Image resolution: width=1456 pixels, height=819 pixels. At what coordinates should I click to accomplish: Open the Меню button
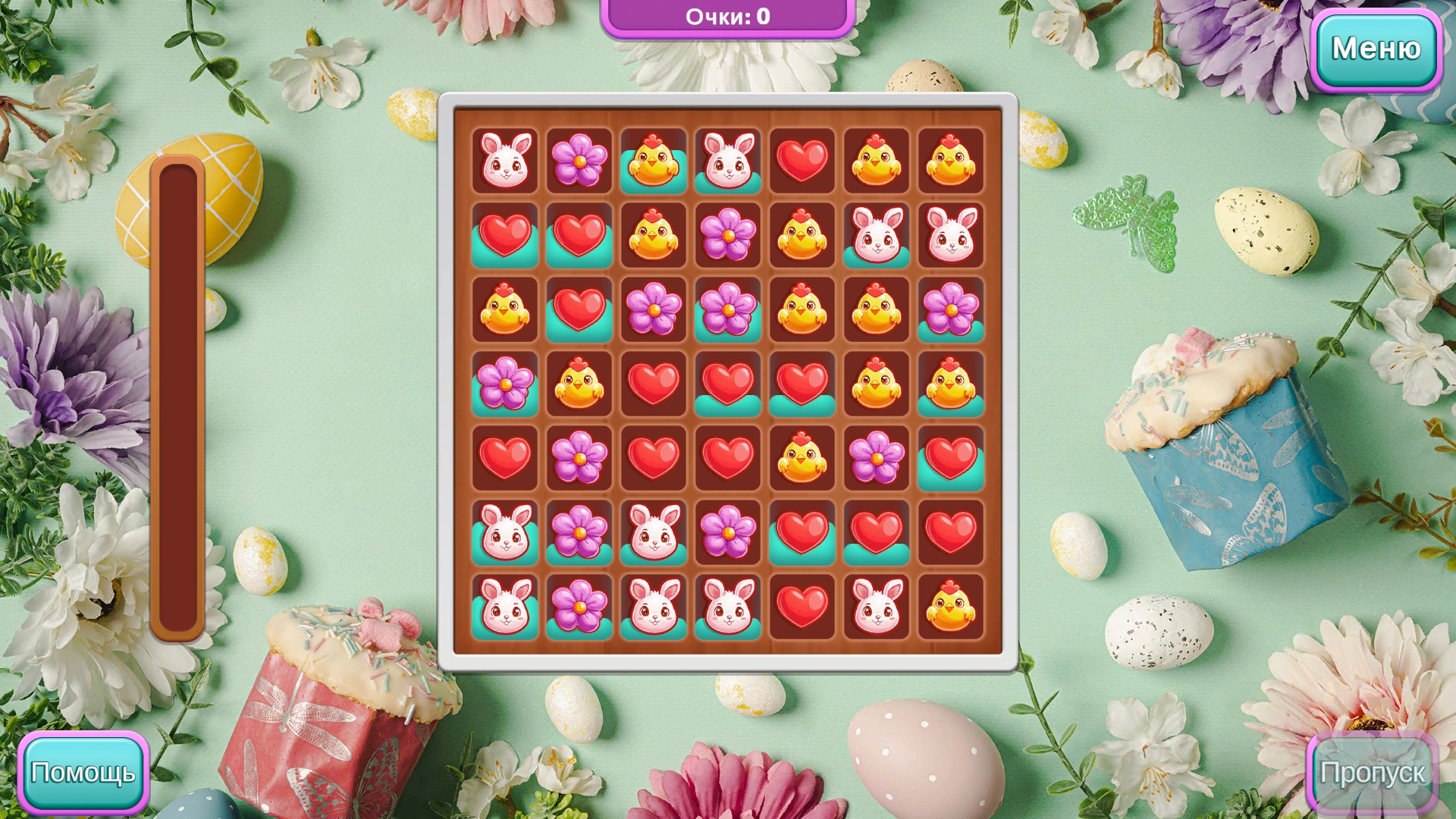1376,49
